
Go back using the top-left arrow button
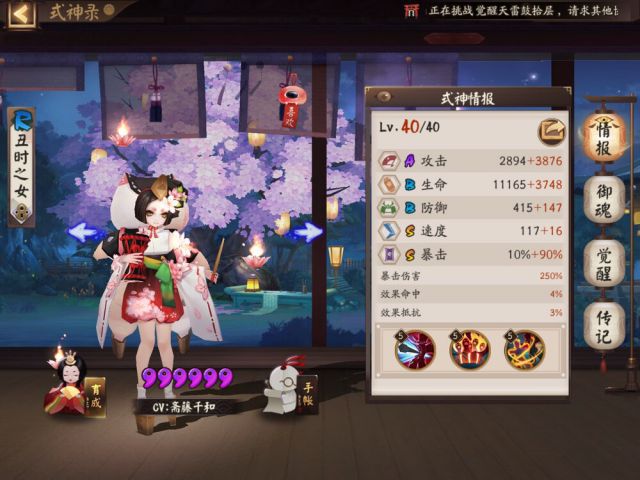(x=21, y=14)
